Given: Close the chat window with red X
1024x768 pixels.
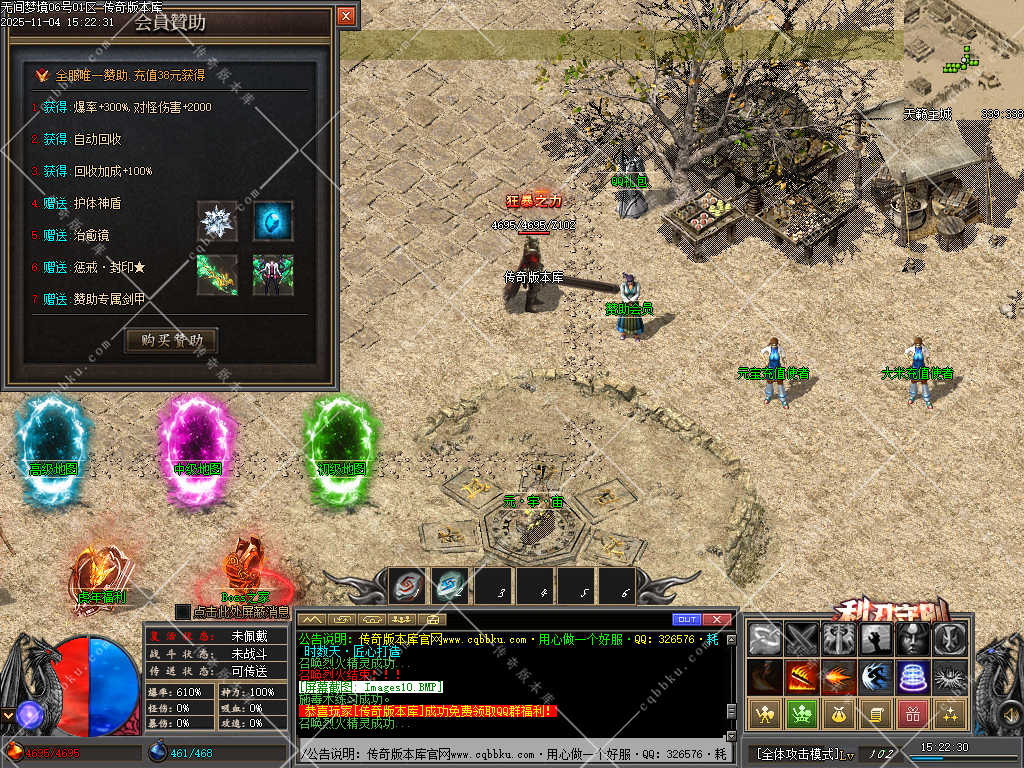Looking at the screenshot, I should point(716,620).
